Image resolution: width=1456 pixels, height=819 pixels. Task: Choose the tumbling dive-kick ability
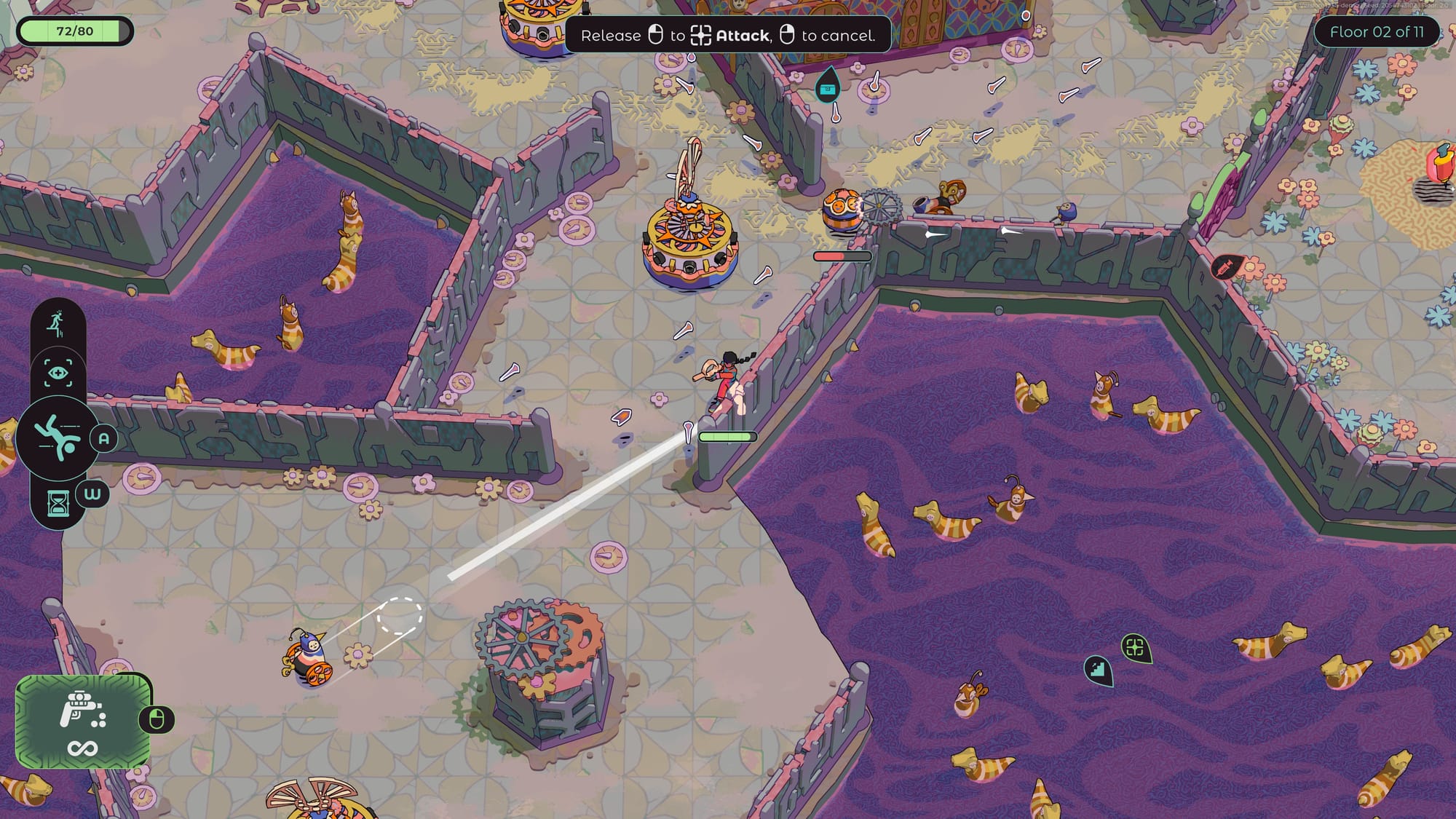[58, 436]
